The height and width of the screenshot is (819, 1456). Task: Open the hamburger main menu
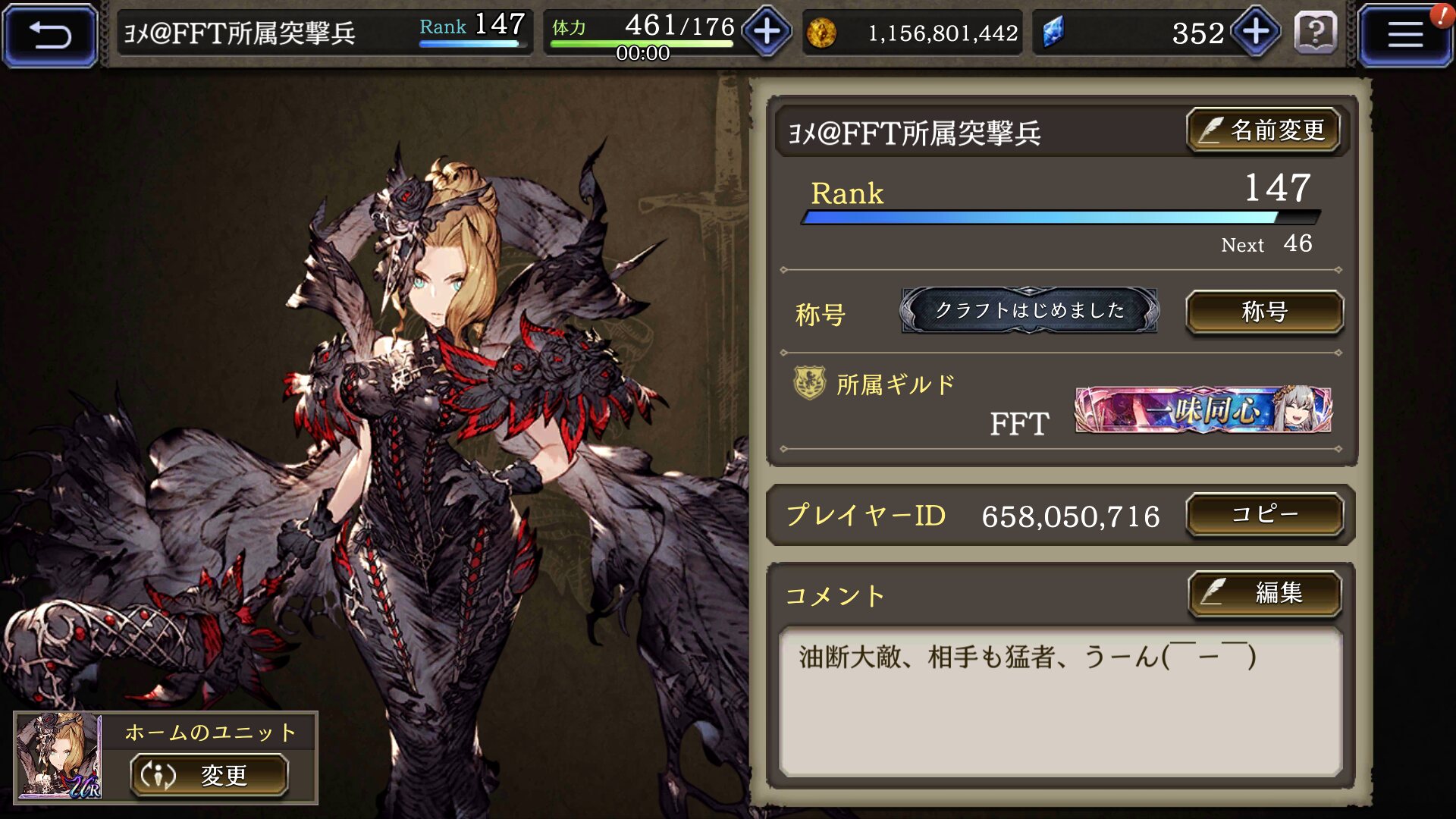coord(1404,34)
